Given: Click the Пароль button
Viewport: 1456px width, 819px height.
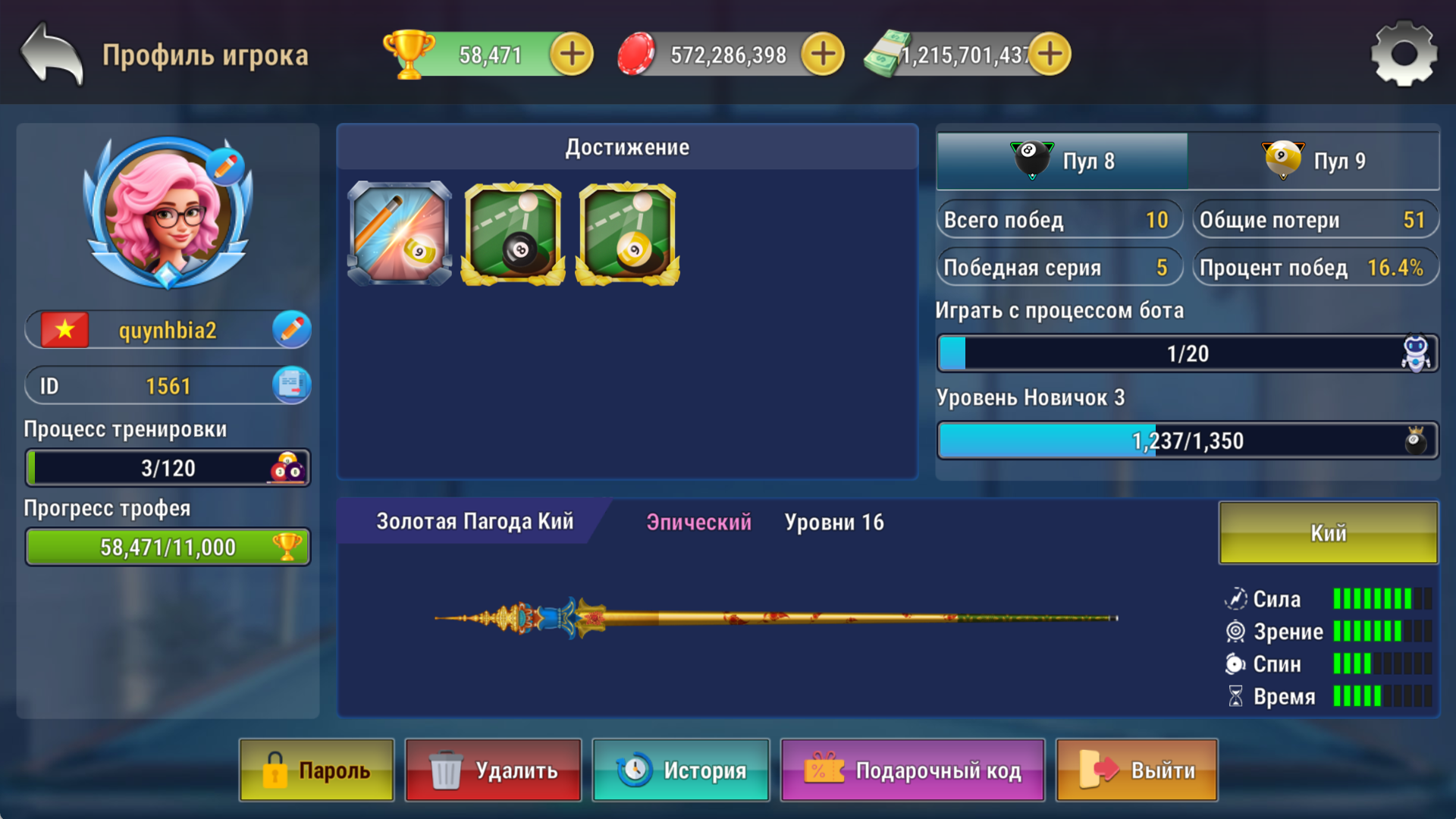Looking at the screenshot, I should [316, 770].
